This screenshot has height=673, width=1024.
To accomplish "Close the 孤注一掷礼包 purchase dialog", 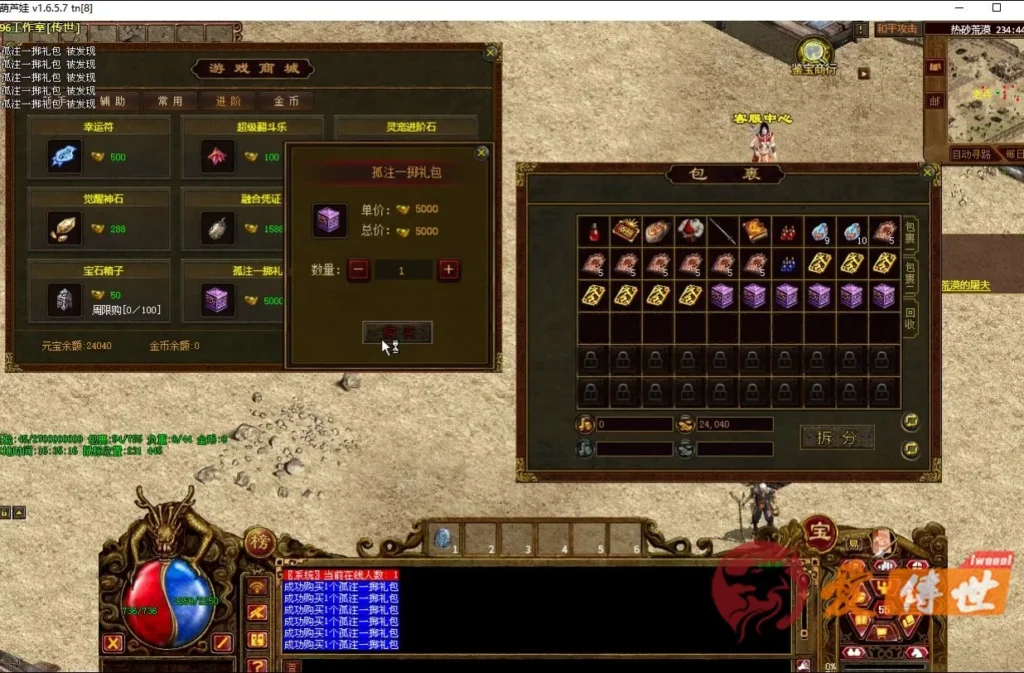I will click(482, 153).
